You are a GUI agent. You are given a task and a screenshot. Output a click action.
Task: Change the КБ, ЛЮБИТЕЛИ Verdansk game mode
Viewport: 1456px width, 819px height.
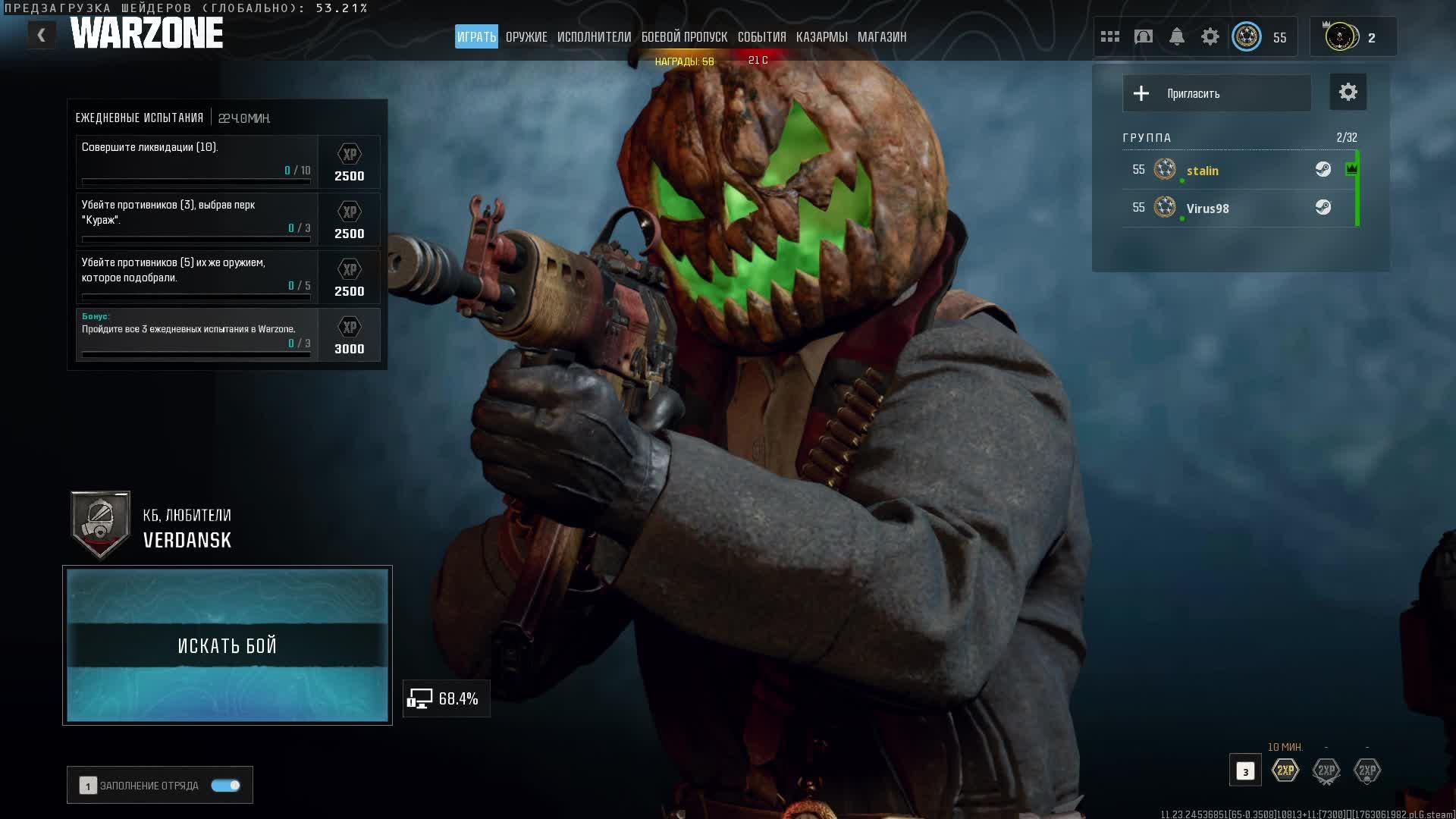(187, 528)
